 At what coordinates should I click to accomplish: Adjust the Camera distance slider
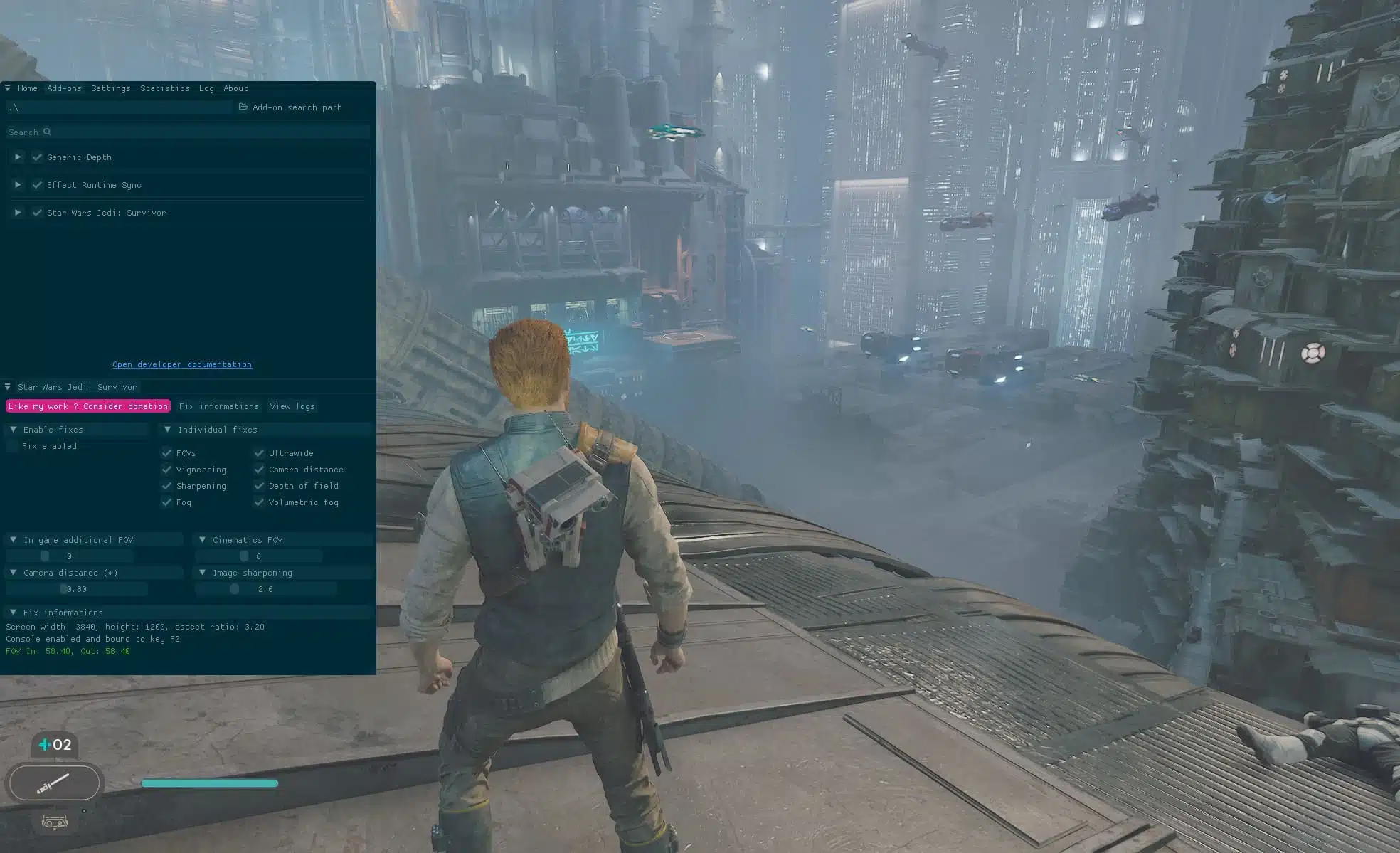pos(76,589)
